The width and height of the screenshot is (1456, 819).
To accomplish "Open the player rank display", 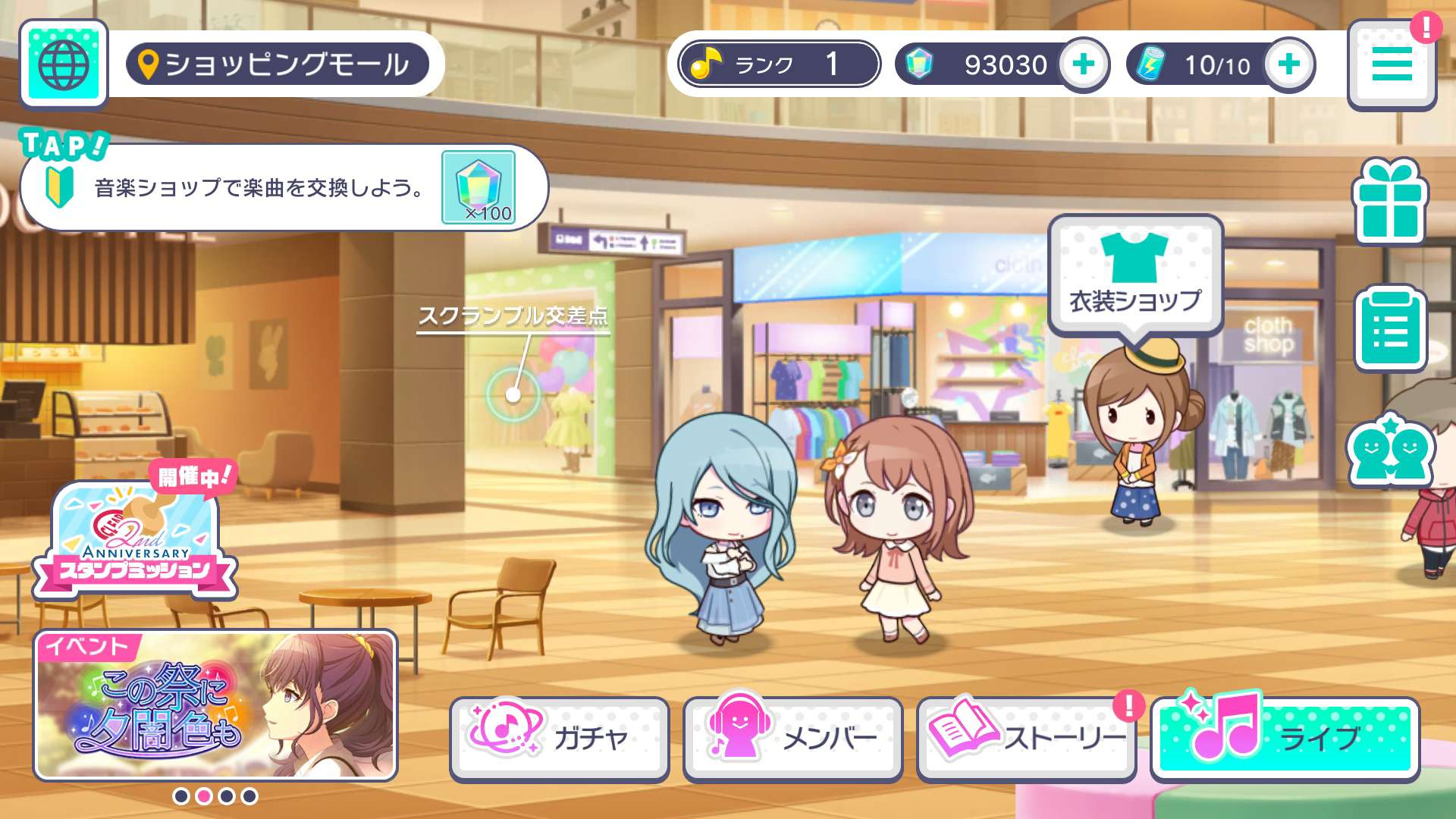I will [x=779, y=64].
